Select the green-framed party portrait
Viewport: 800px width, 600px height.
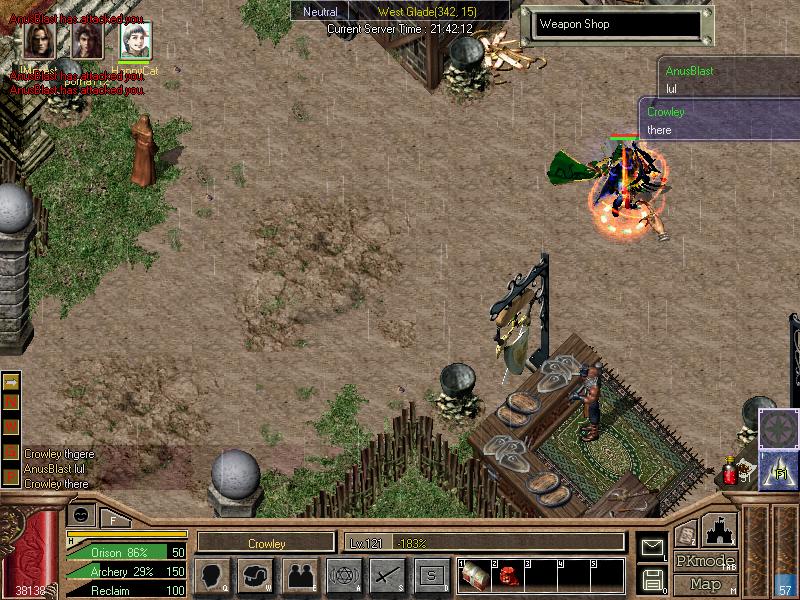point(136,40)
